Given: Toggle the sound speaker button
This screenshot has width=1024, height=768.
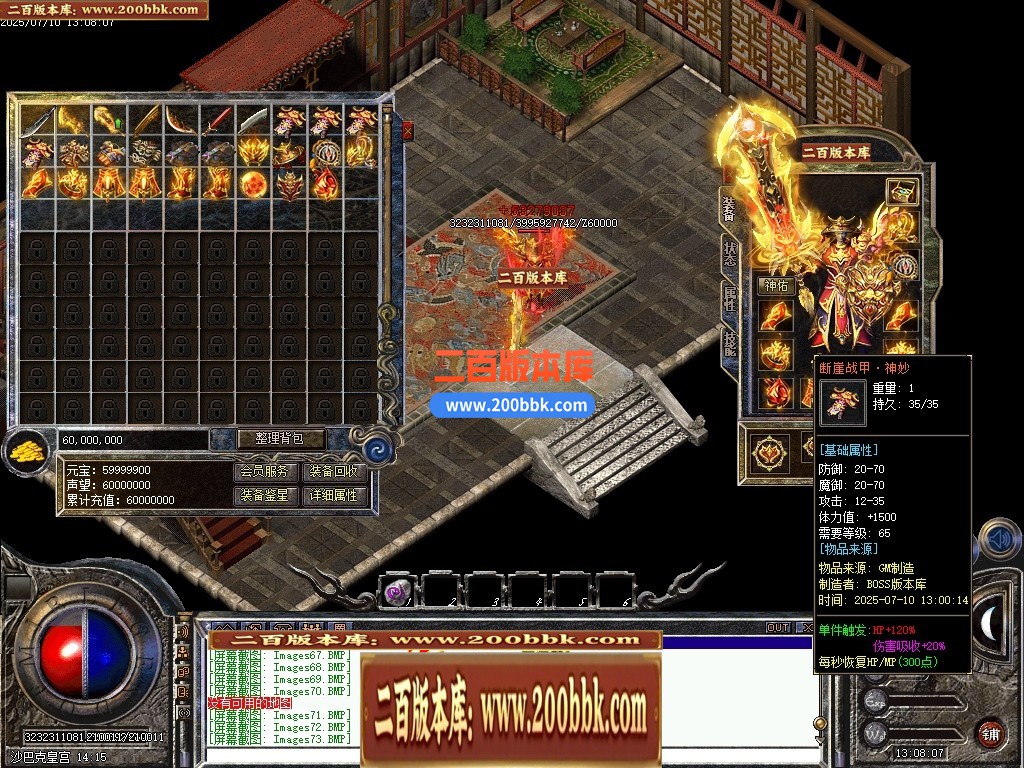Looking at the screenshot, I should tap(997, 540).
